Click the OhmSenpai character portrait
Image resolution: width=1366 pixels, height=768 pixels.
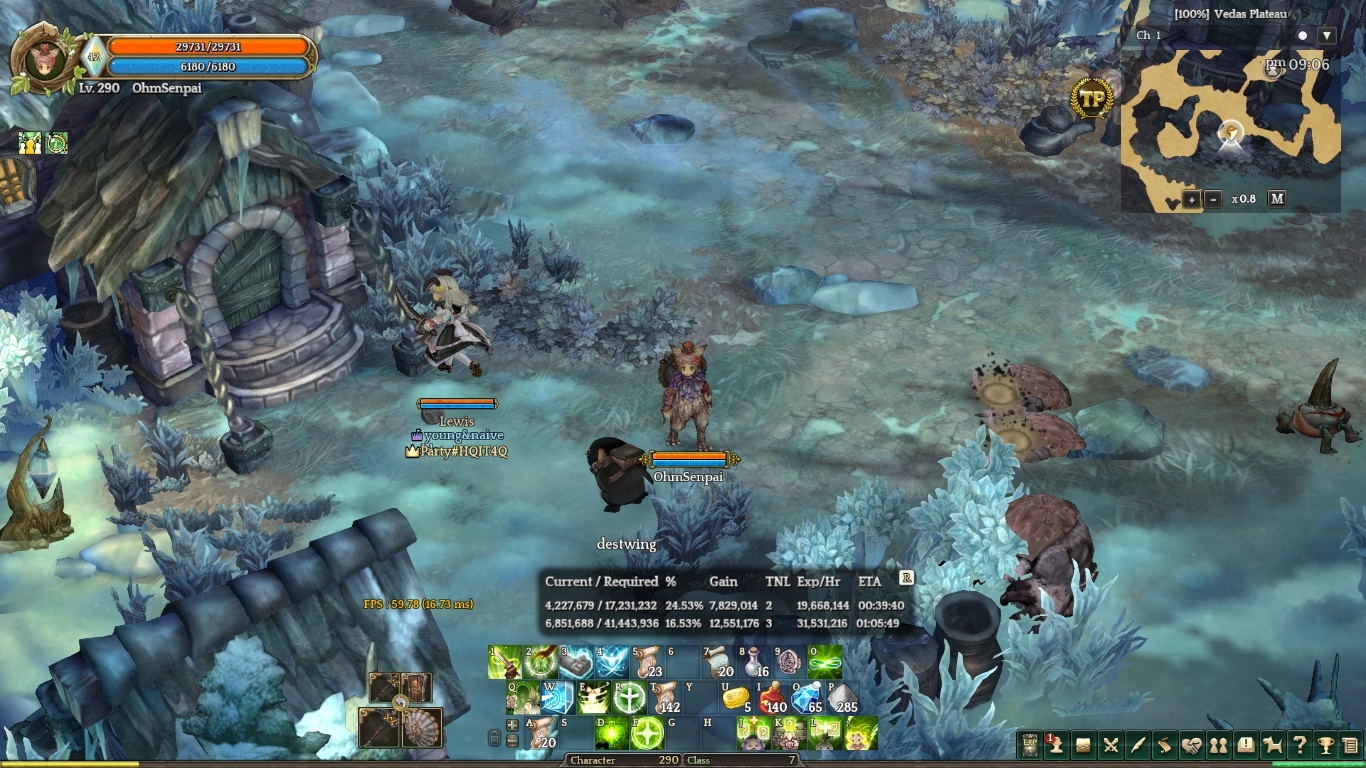tap(43, 57)
